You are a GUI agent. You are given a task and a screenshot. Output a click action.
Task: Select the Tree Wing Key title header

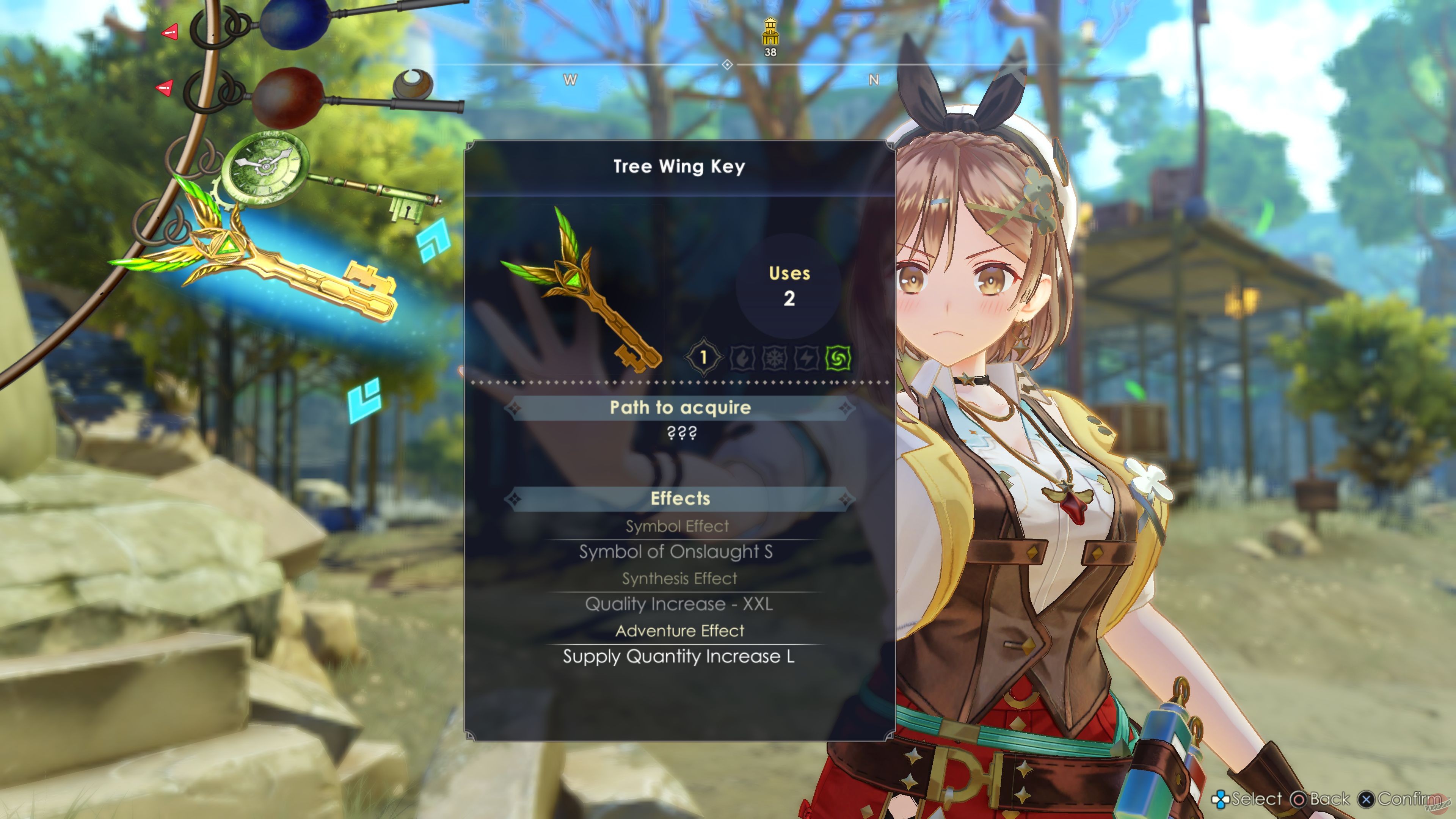(x=678, y=166)
